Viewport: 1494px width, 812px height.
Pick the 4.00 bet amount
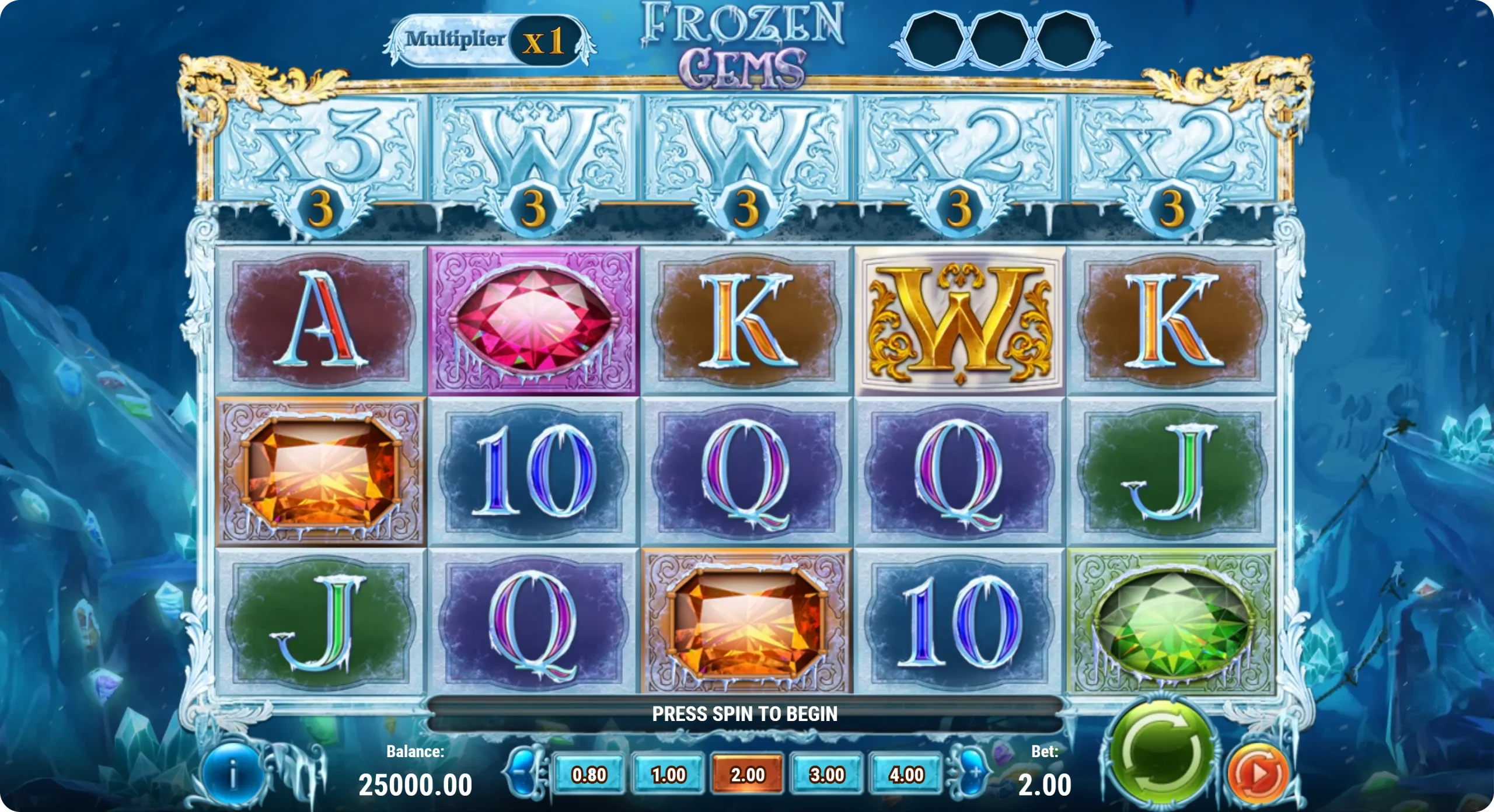pyautogui.click(x=906, y=775)
